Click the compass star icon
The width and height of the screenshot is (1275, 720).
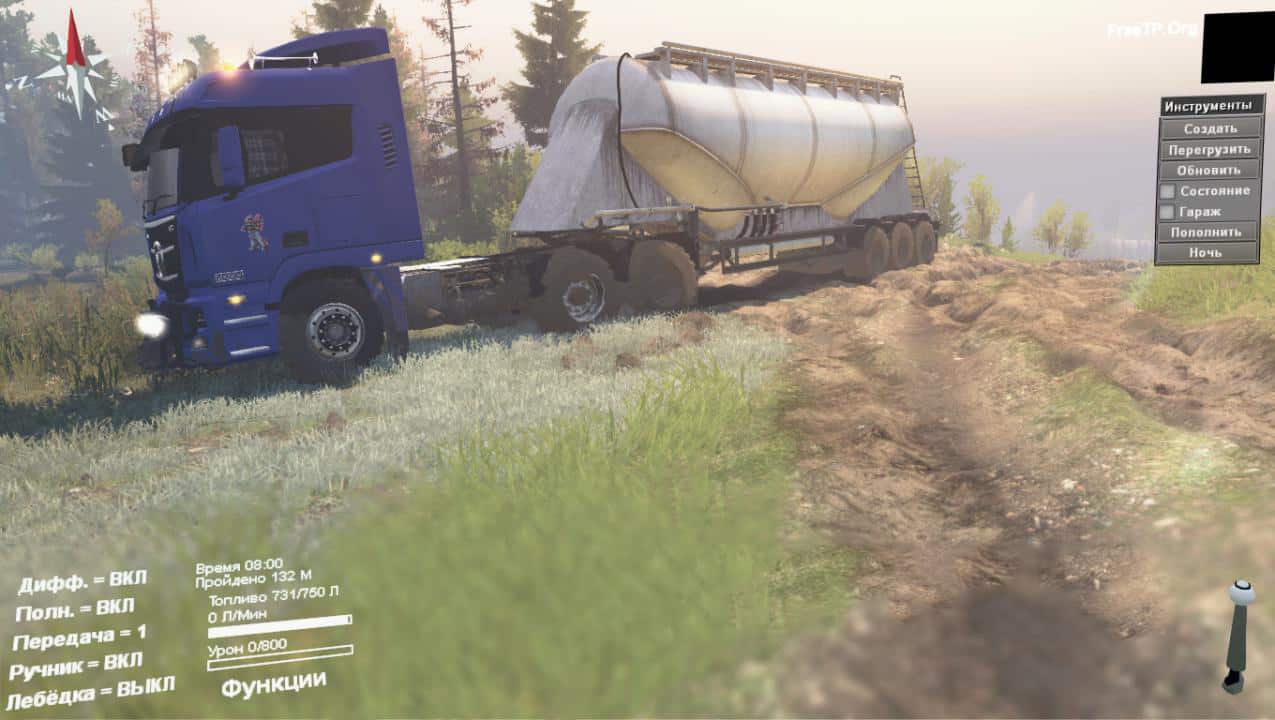(74, 70)
